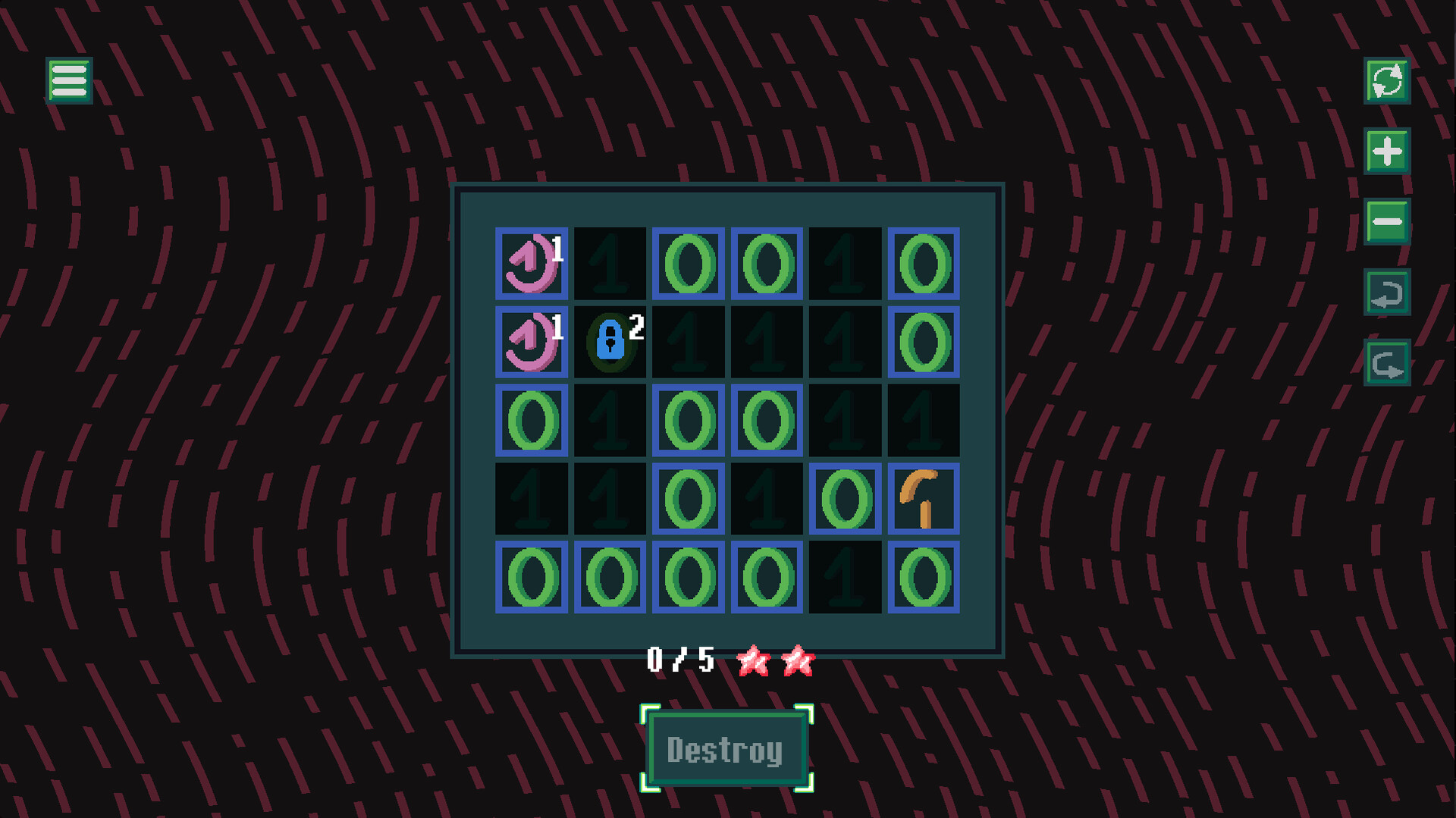The height and width of the screenshot is (818, 1456).
Task: Click the 0 cell in the middle of row three
Action: coord(689,421)
